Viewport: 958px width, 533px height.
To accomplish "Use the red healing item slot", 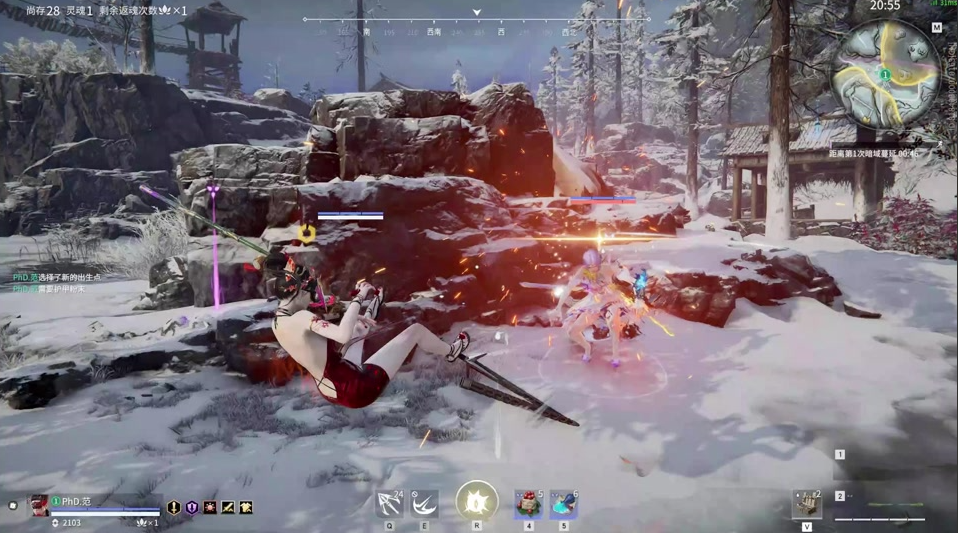I will [x=528, y=503].
